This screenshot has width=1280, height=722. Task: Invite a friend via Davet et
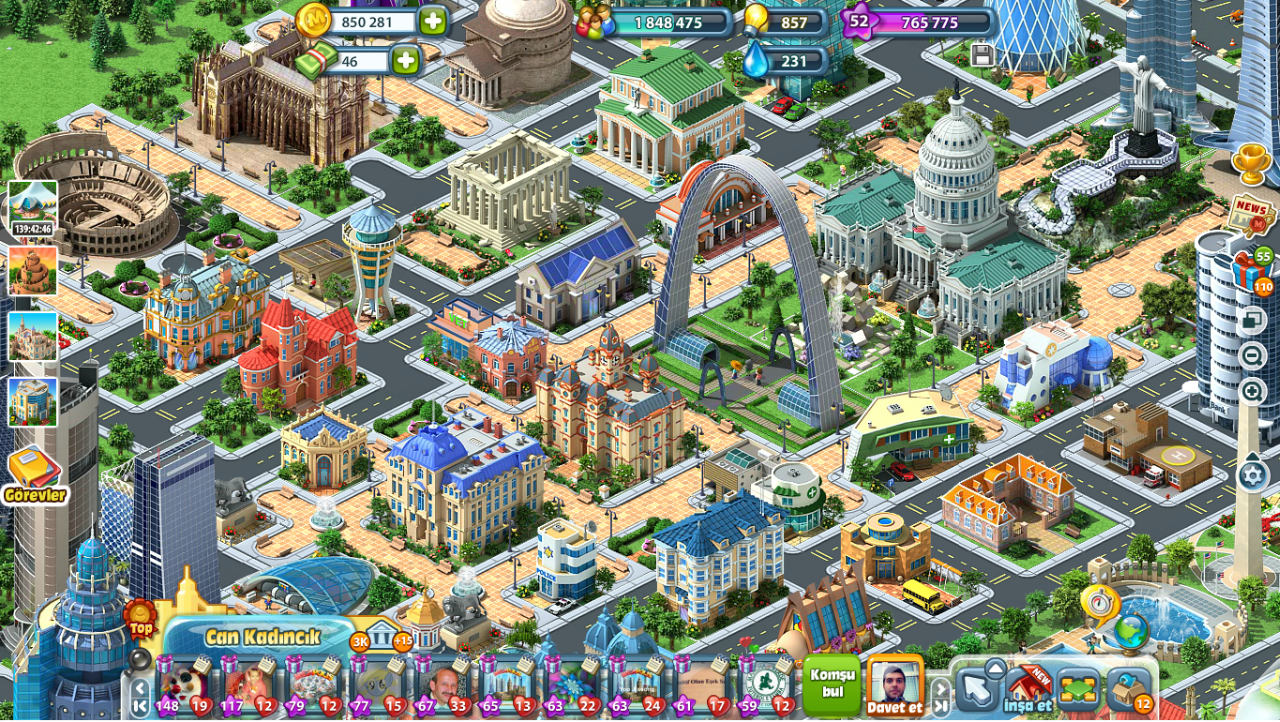[x=894, y=685]
